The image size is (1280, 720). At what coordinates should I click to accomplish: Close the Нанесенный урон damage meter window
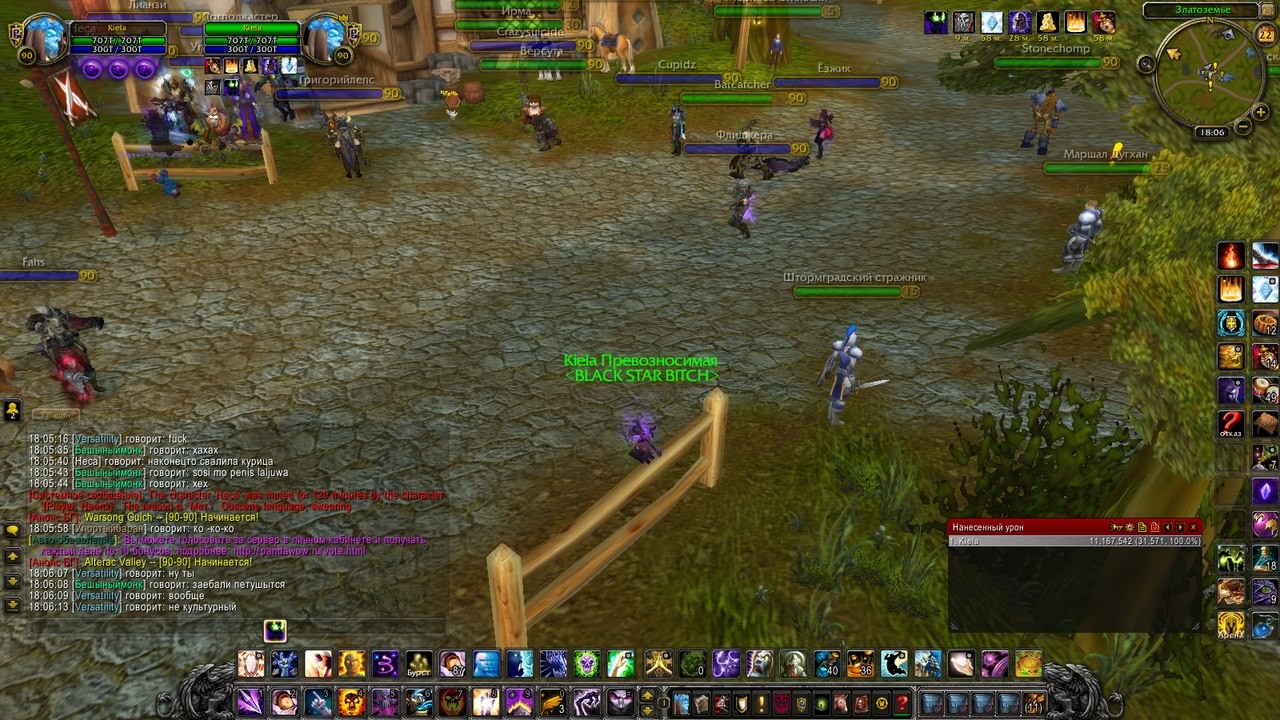pos(1193,527)
